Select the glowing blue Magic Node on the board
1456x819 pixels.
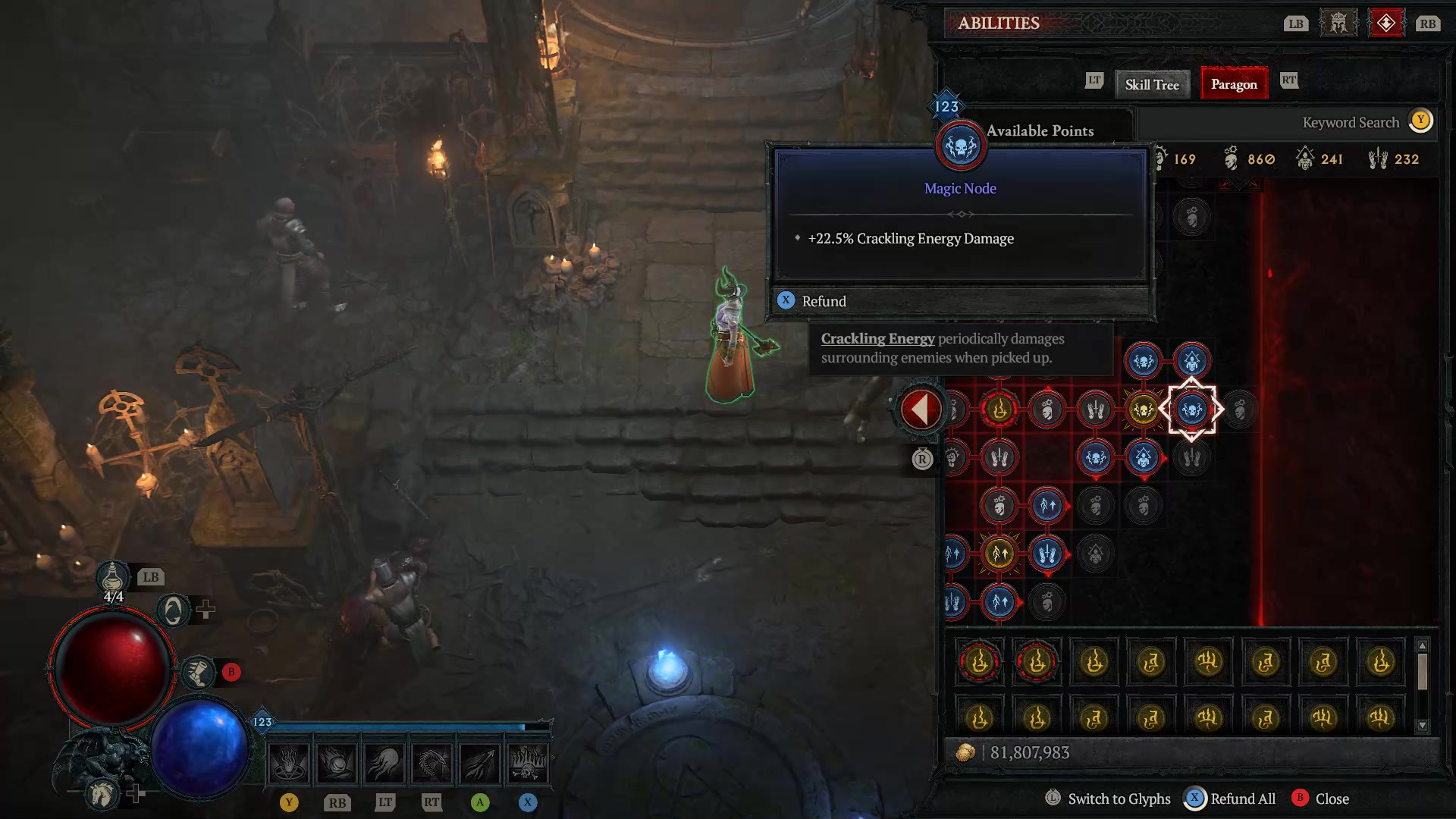click(1191, 408)
